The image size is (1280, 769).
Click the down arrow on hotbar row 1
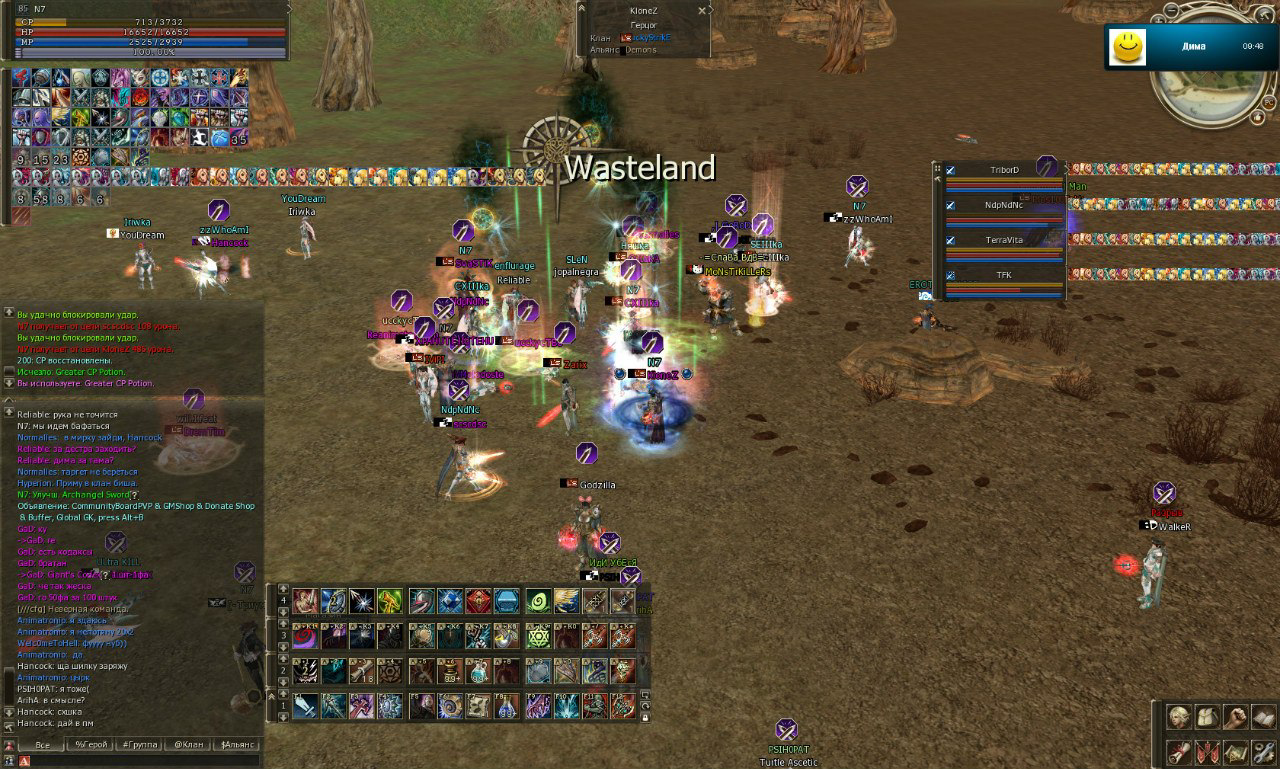283,716
